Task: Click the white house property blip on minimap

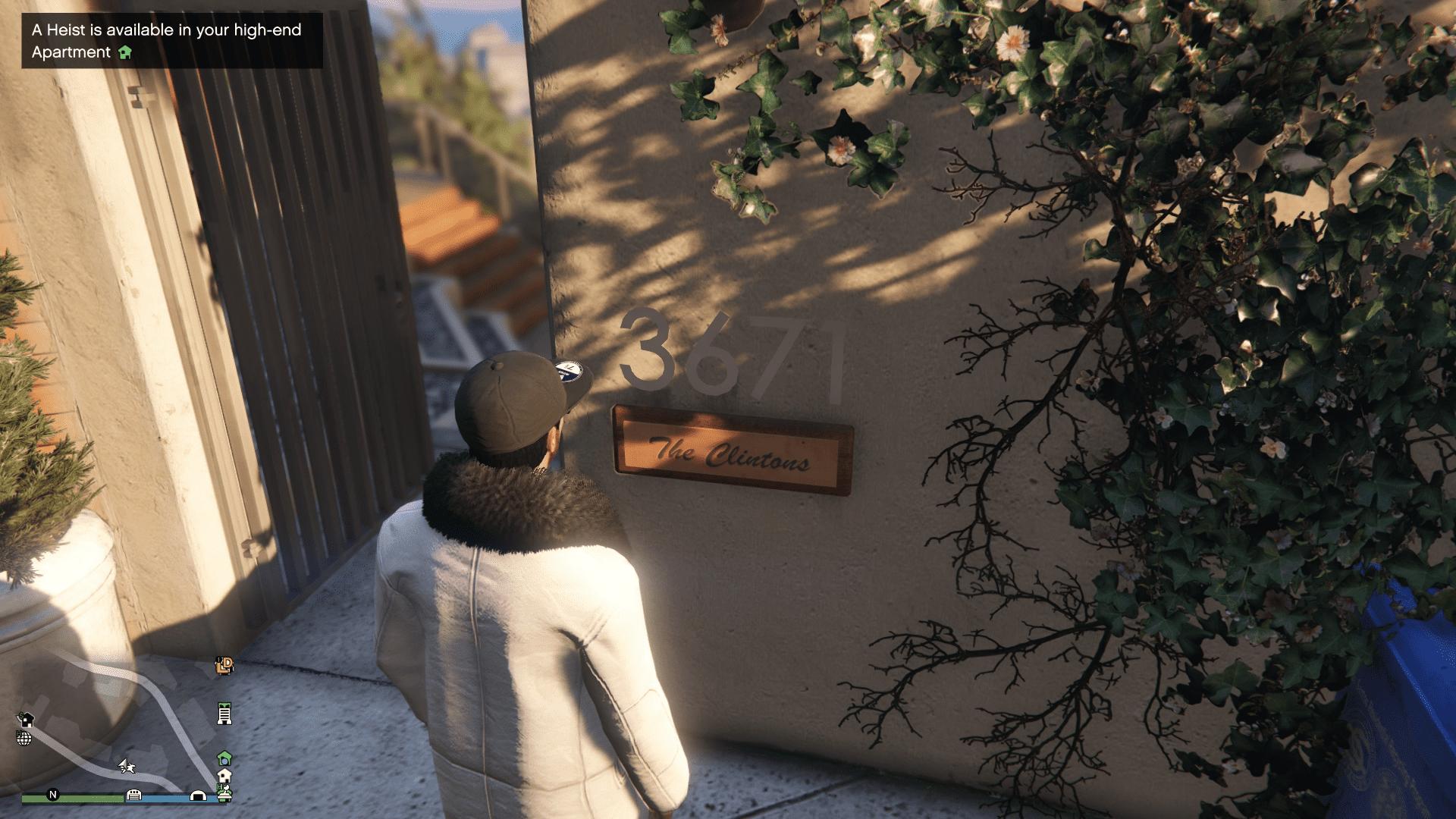Action: 224,775
